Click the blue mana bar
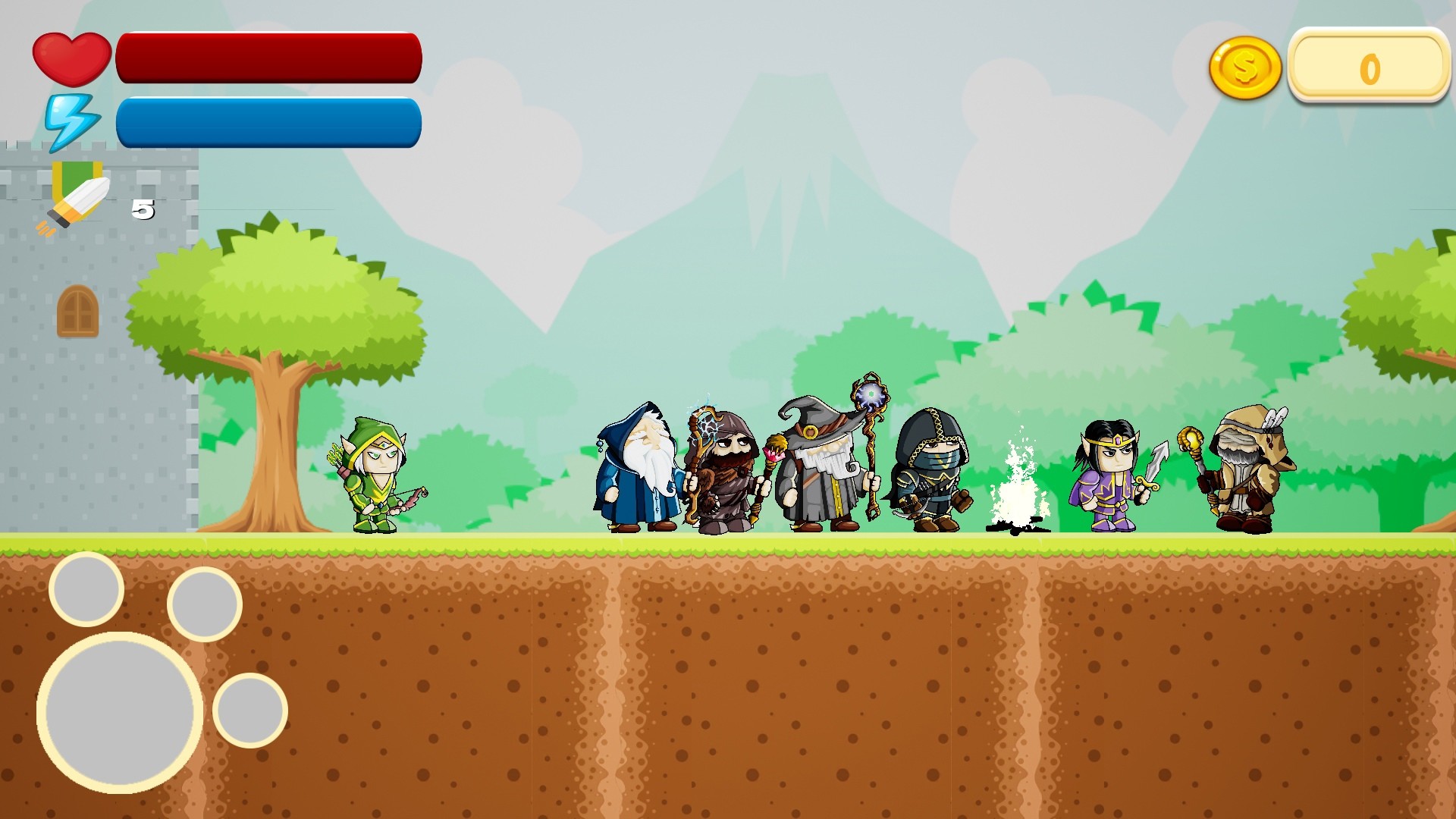 pos(269,121)
